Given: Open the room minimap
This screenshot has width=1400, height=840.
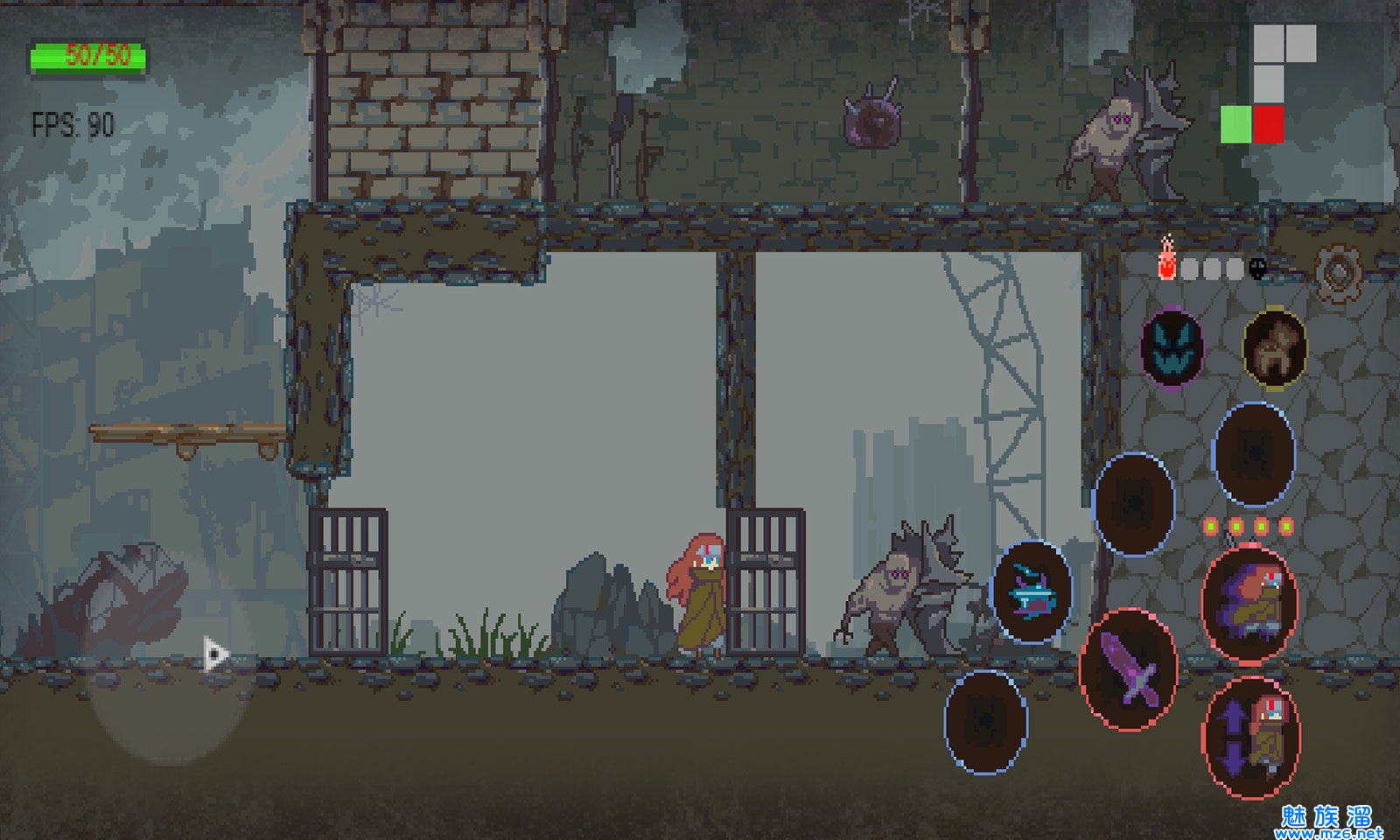Looking at the screenshot, I should point(1268,84).
